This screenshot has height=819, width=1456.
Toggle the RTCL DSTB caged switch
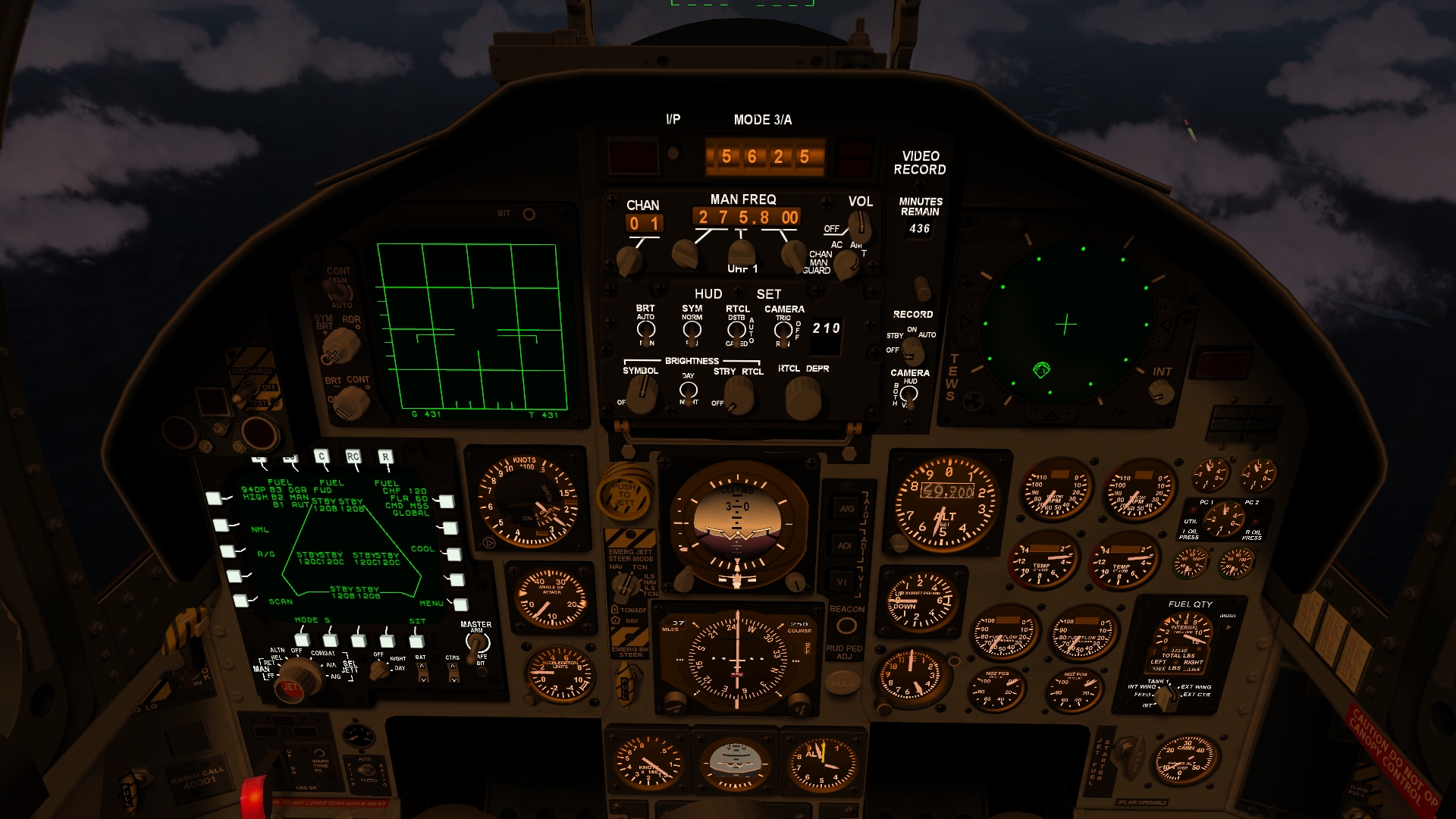coord(736,330)
